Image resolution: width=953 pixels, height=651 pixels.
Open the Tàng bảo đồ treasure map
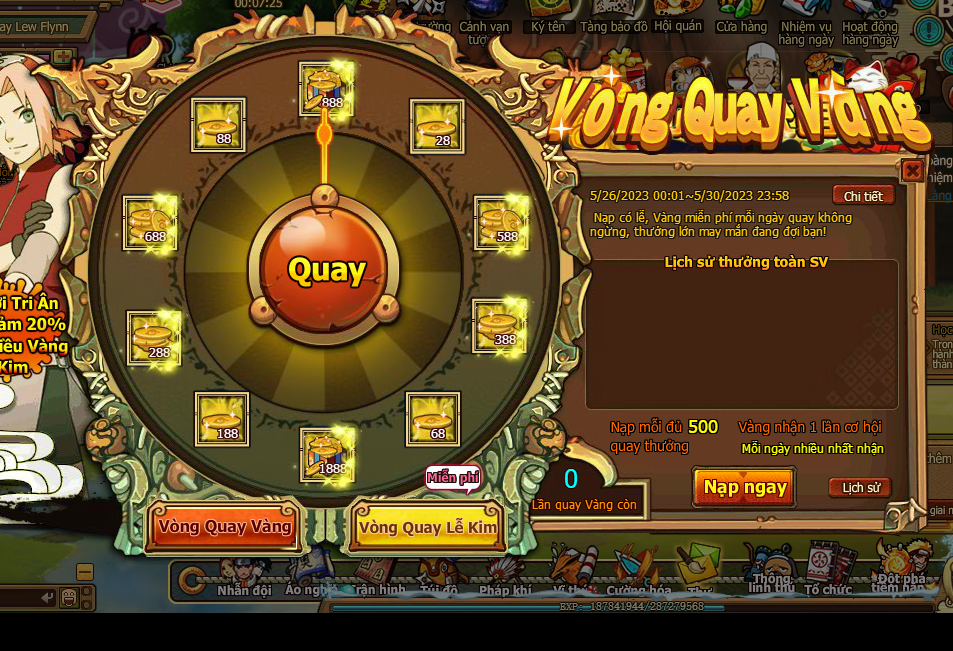(x=613, y=27)
